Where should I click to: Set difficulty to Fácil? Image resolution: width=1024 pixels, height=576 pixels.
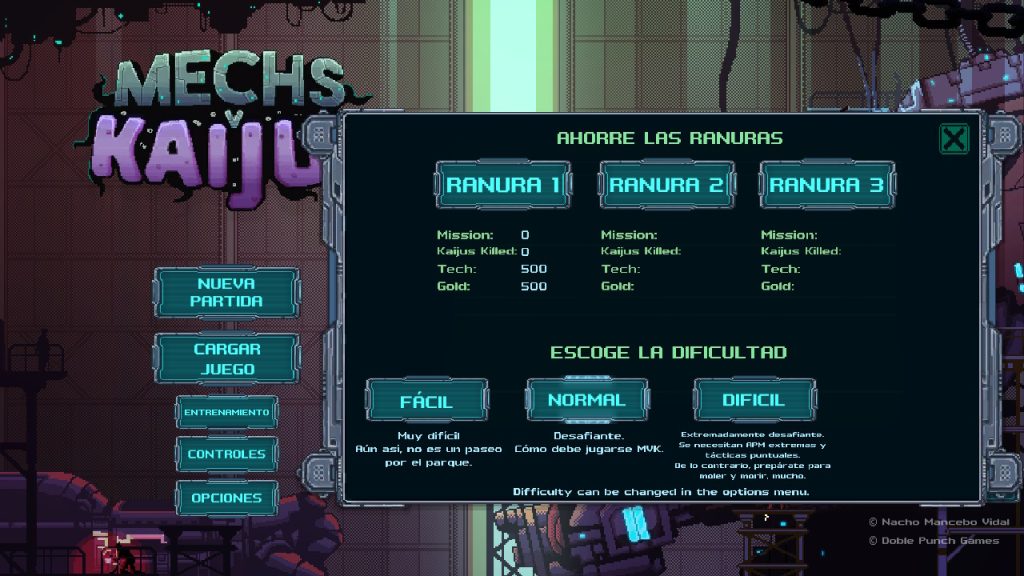[x=427, y=401]
